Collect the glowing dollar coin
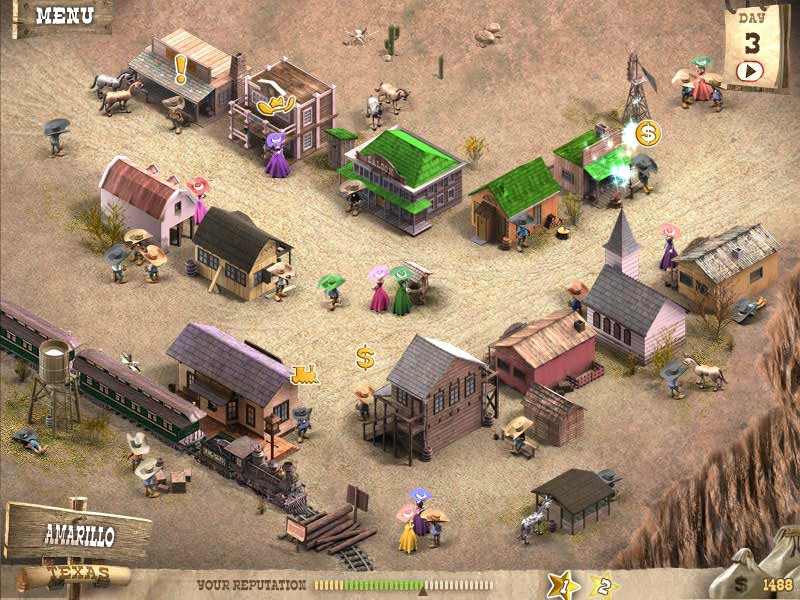The image size is (800, 600). tap(648, 132)
